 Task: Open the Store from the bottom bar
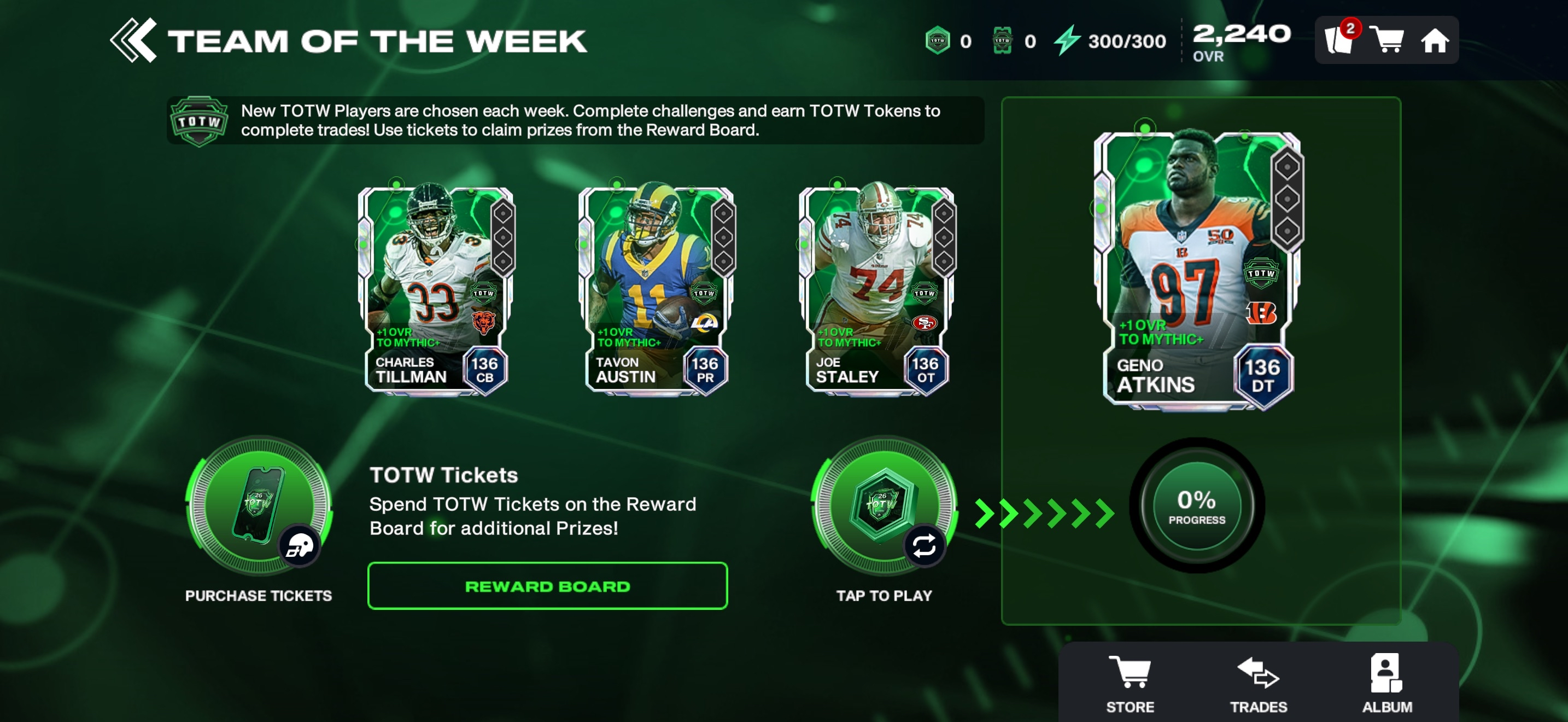pos(1130,683)
